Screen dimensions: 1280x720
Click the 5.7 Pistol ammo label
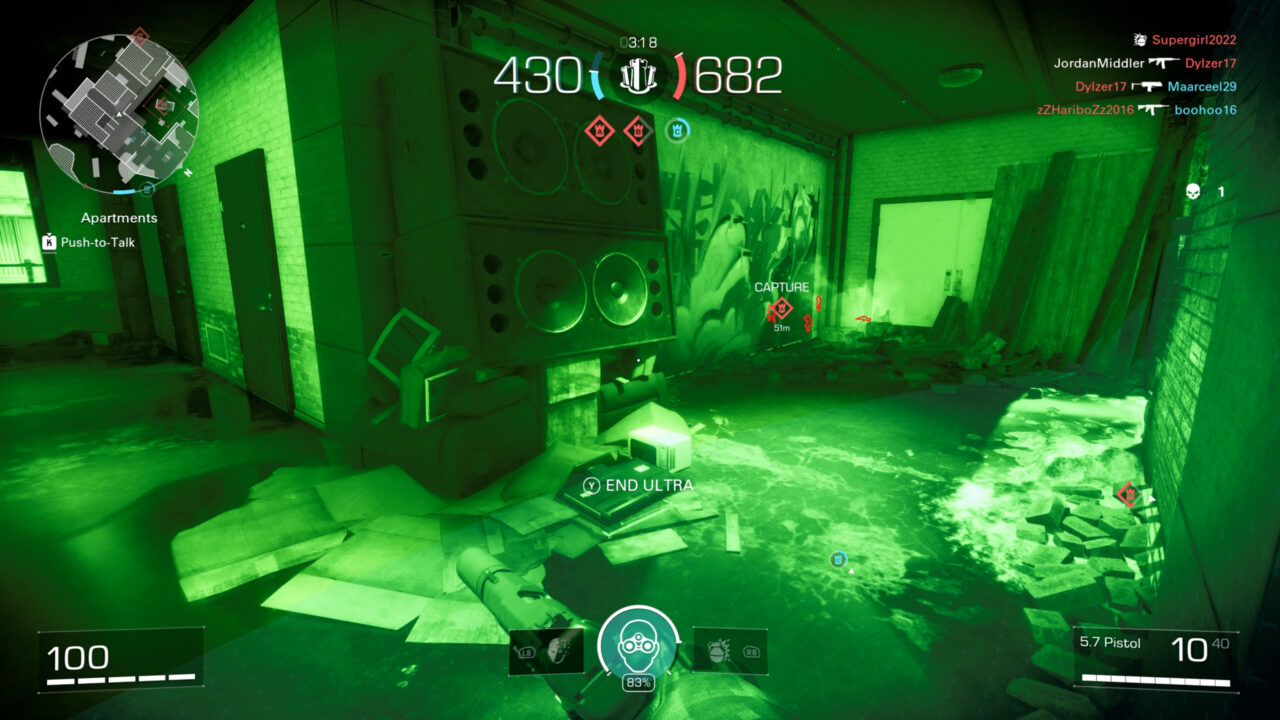tap(1110, 643)
